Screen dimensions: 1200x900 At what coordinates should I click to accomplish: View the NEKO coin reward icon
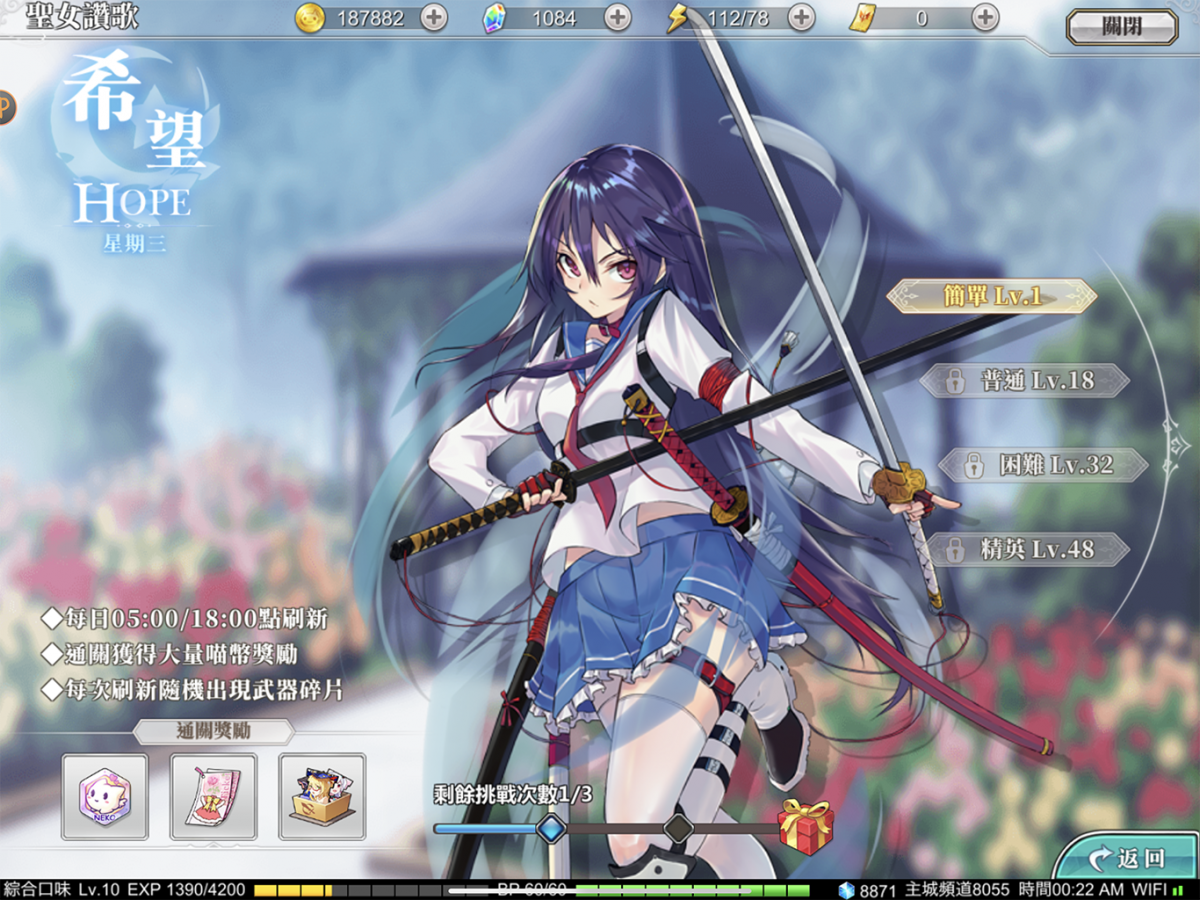[105, 796]
